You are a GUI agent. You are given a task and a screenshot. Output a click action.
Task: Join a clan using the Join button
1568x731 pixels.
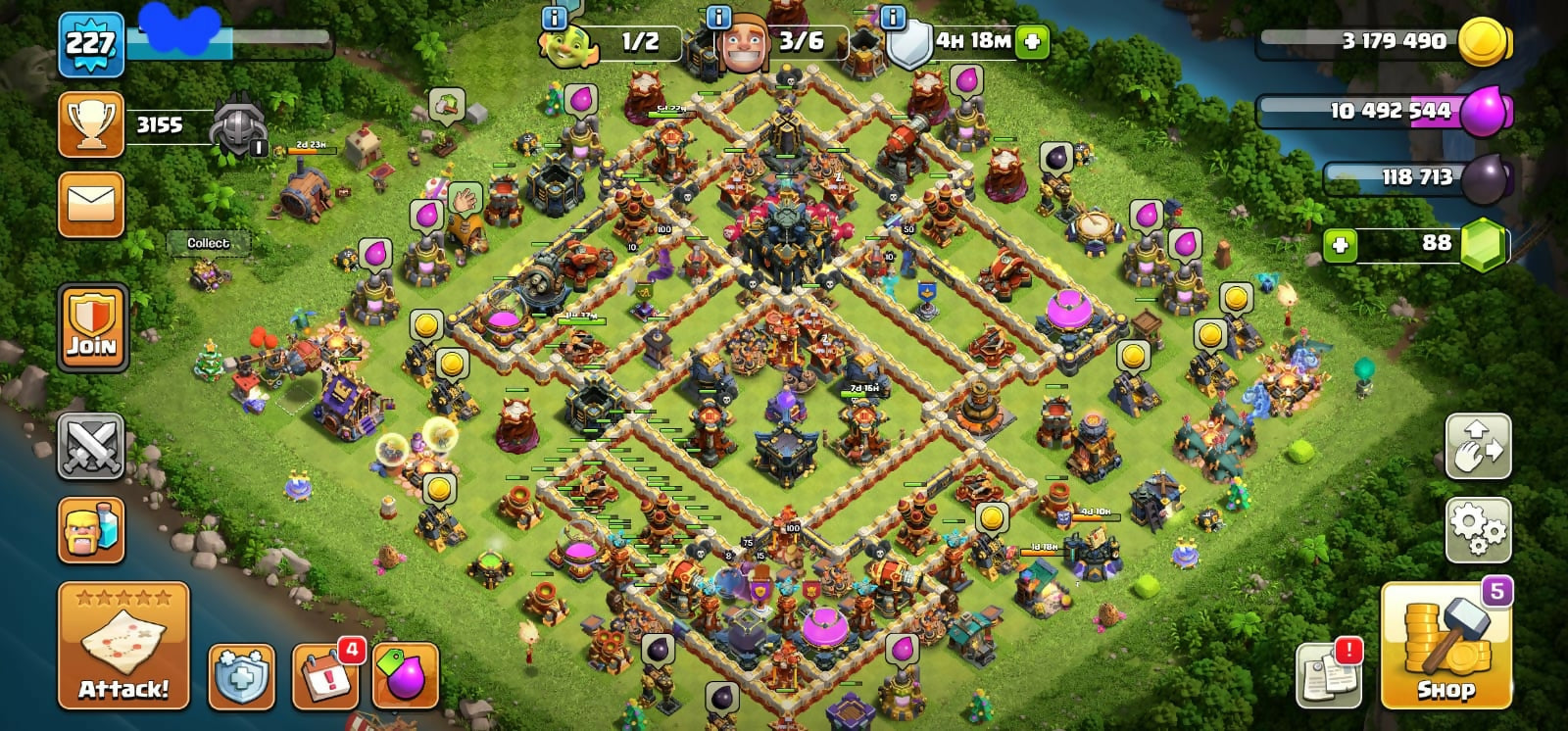[92, 328]
